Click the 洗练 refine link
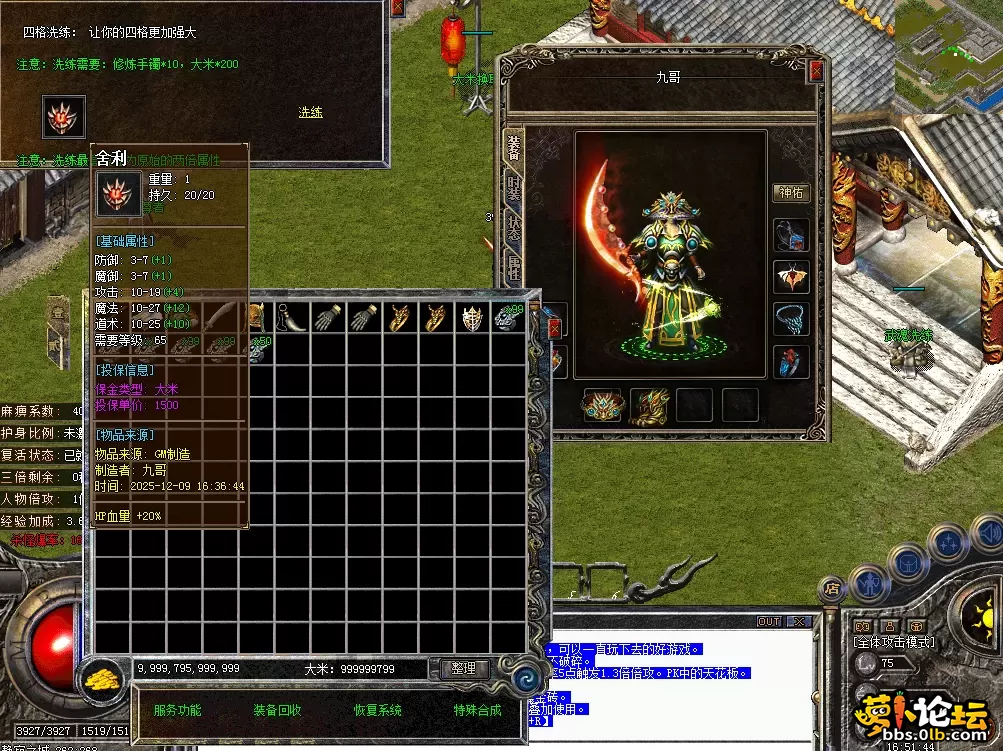This screenshot has width=1003, height=751. (x=310, y=112)
